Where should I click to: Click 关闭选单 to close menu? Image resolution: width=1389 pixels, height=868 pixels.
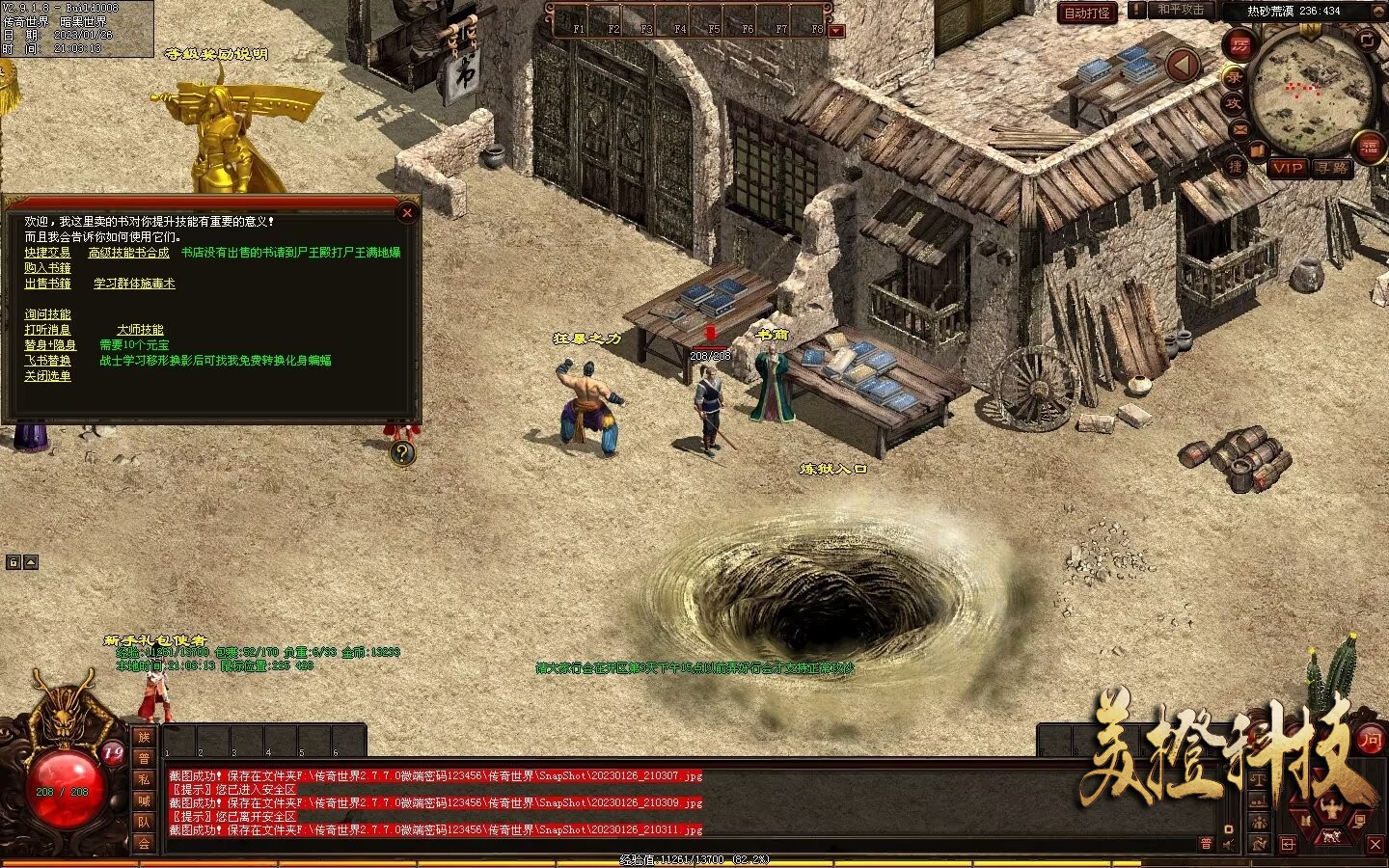point(47,376)
